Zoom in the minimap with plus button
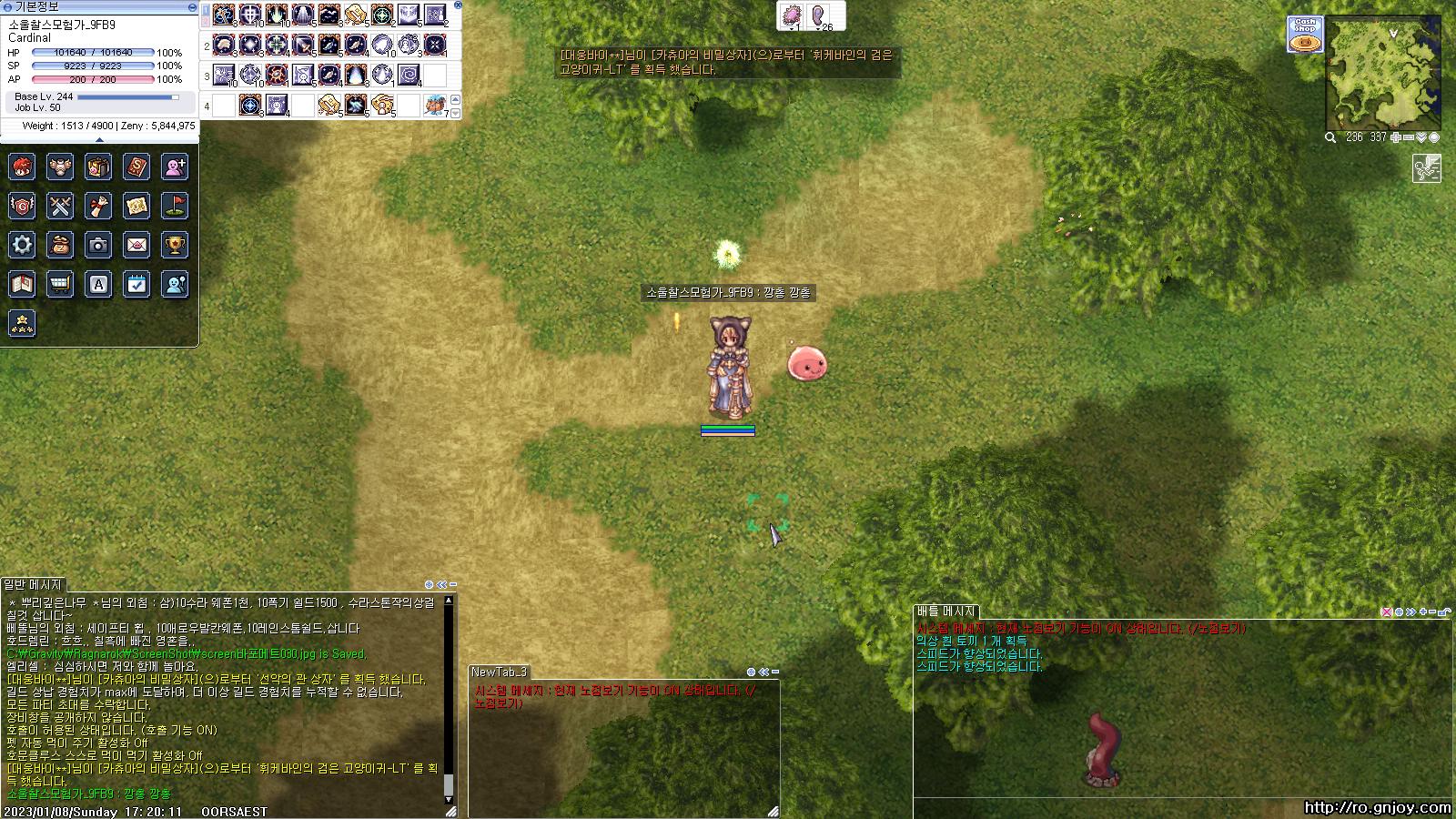 (1396, 137)
